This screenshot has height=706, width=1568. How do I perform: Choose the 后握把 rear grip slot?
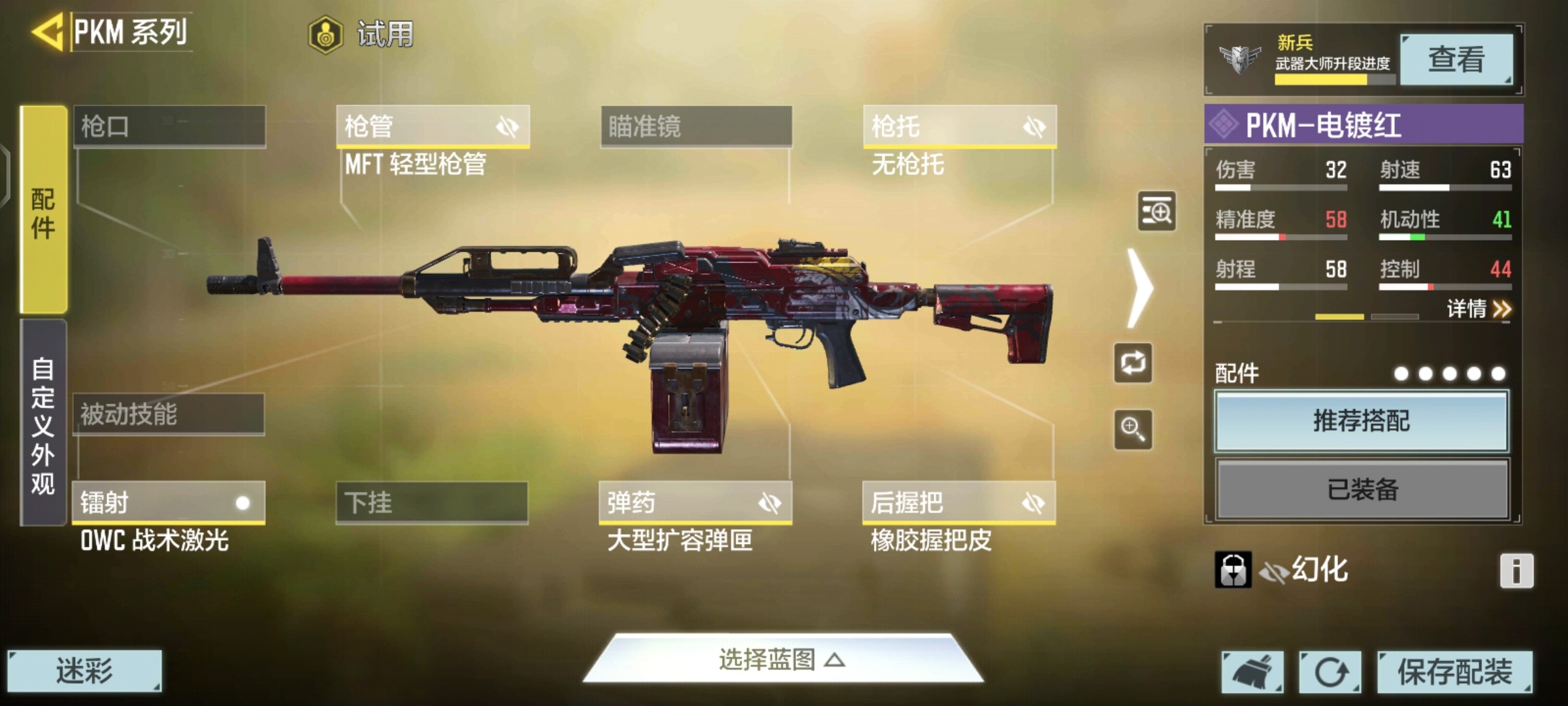(x=958, y=503)
